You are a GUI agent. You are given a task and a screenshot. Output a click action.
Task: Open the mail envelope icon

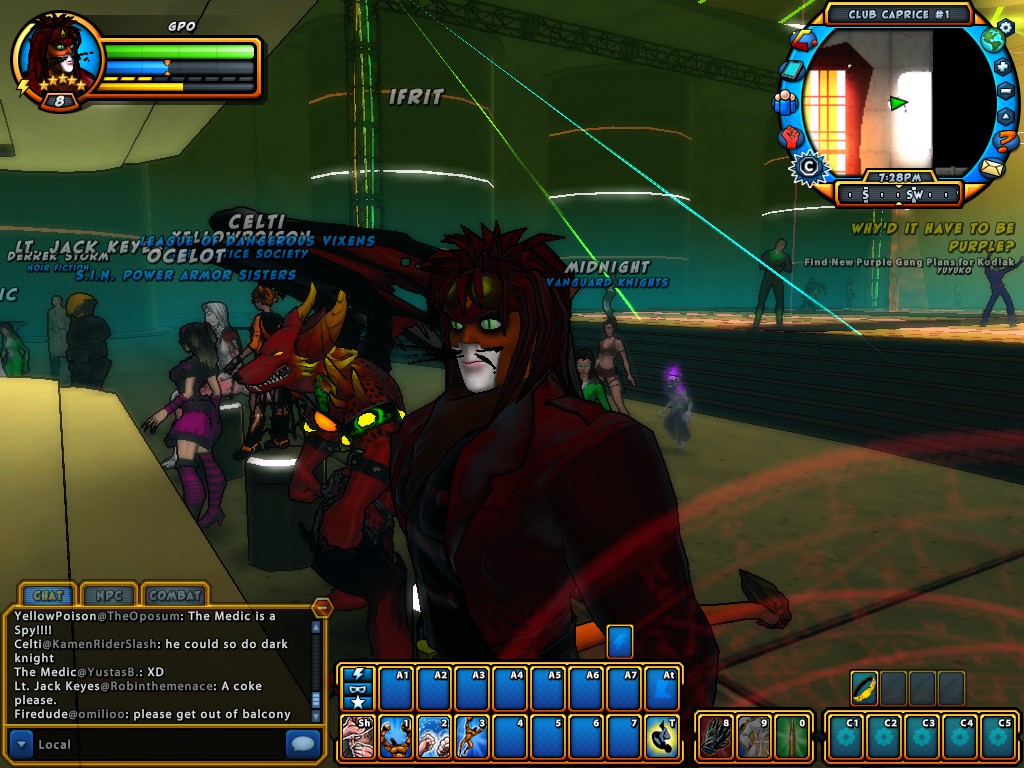(x=991, y=167)
